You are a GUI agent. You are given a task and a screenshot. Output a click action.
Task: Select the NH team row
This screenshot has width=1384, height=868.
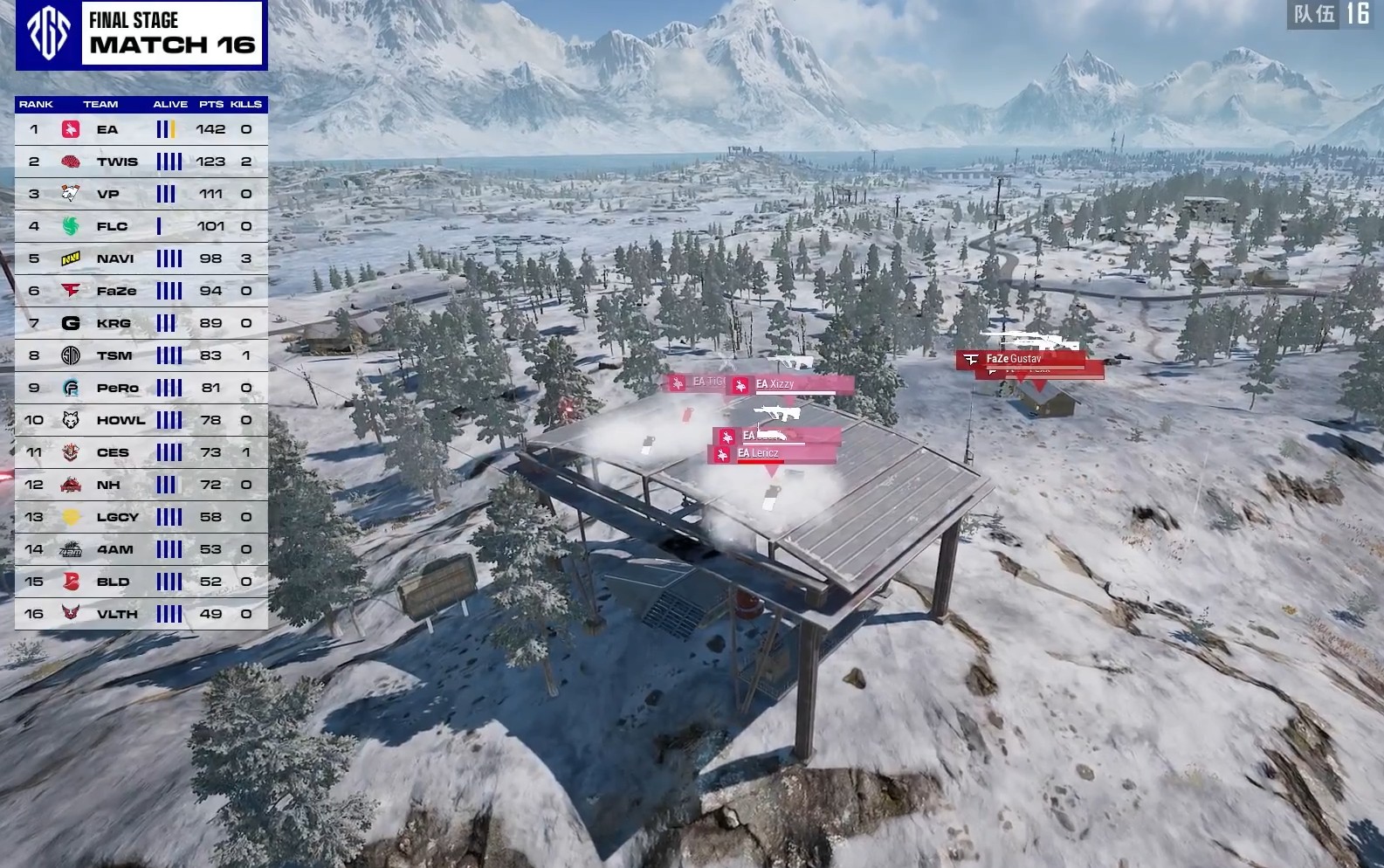(x=141, y=485)
